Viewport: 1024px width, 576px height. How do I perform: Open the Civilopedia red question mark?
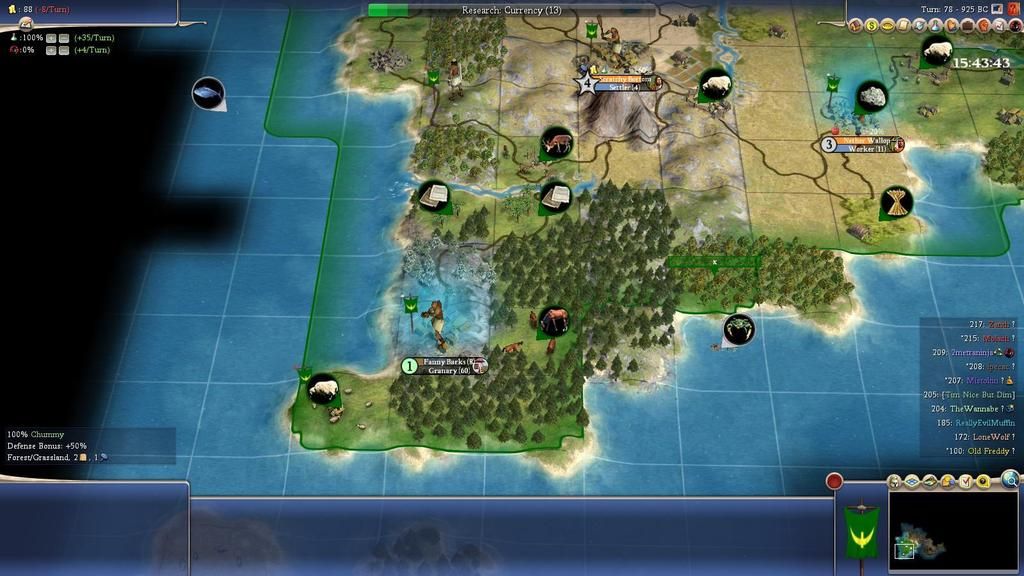[x=1013, y=10]
